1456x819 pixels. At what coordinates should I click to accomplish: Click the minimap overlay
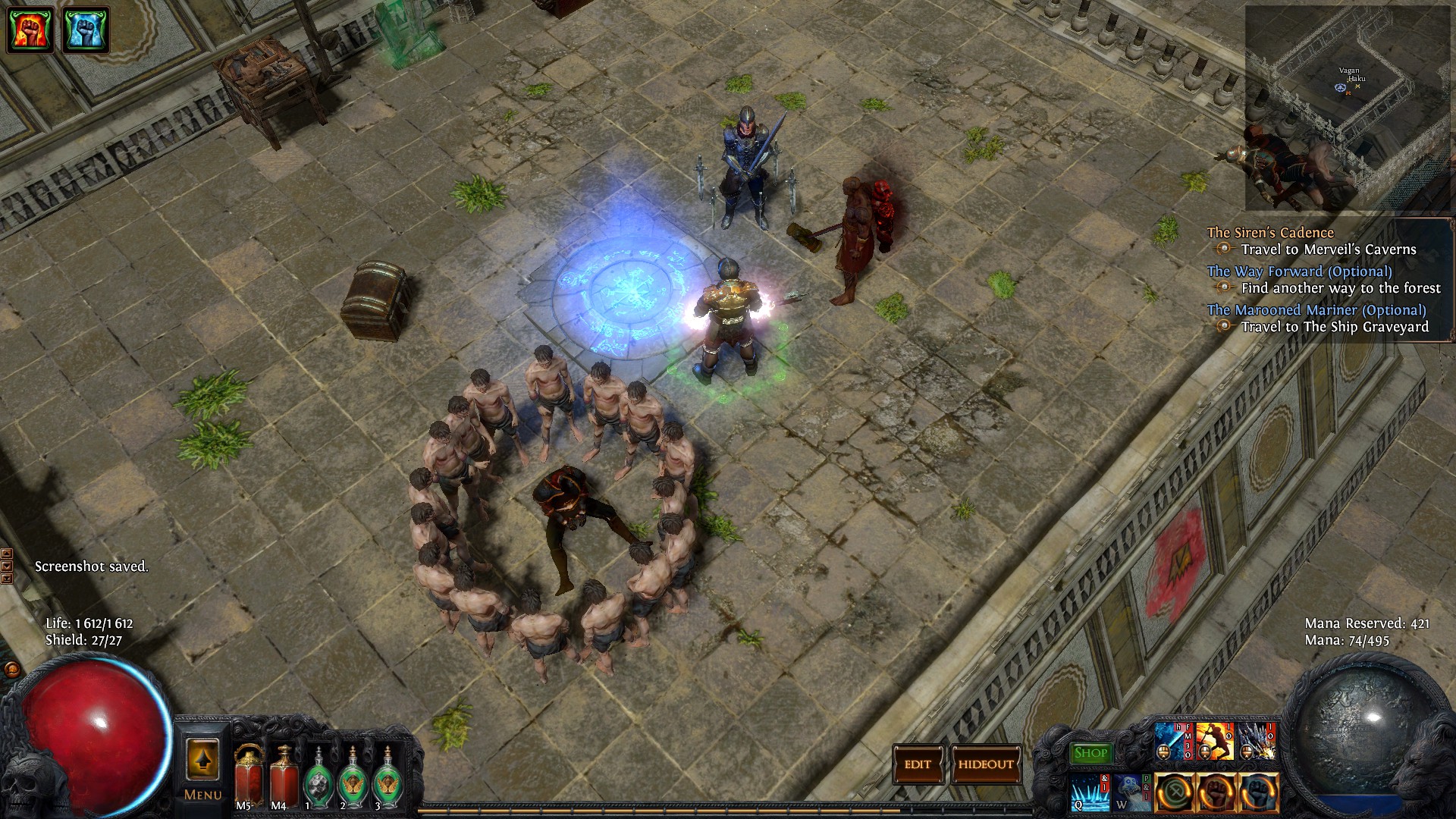point(1348,106)
